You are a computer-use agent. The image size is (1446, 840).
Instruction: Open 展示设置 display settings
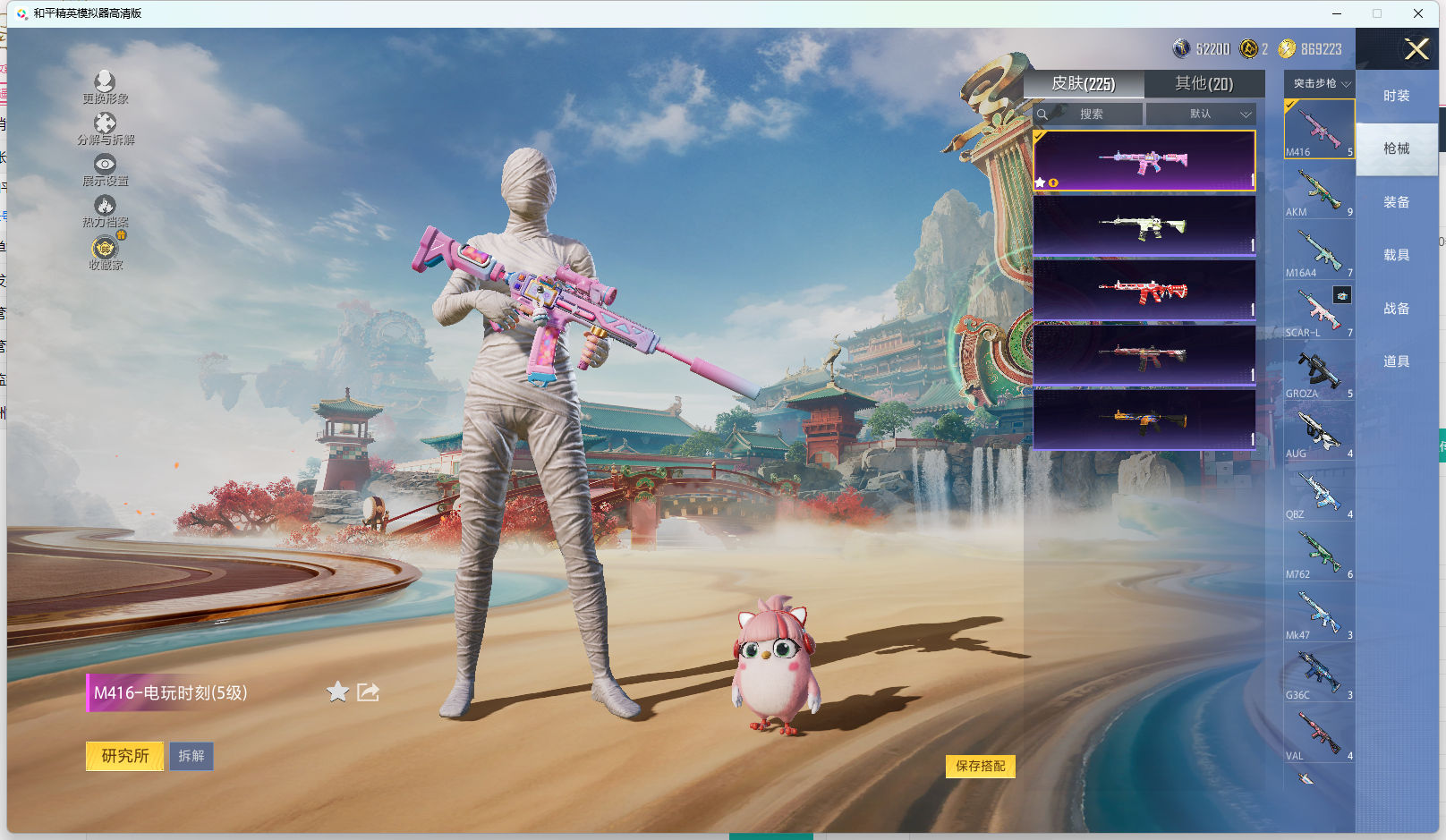point(105,169)
